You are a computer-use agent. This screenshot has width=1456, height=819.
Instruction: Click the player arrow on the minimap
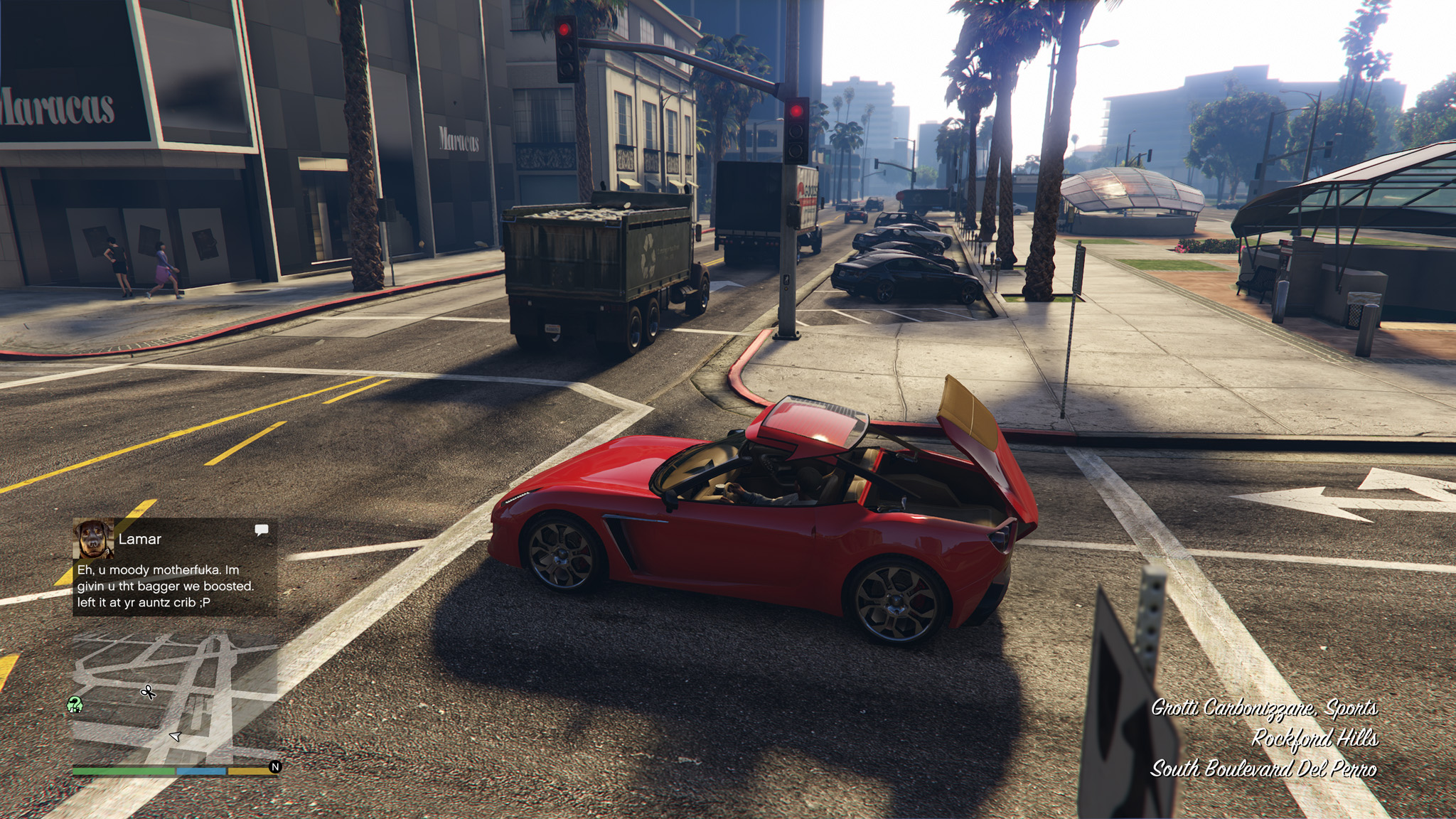[x=176, y=737]
